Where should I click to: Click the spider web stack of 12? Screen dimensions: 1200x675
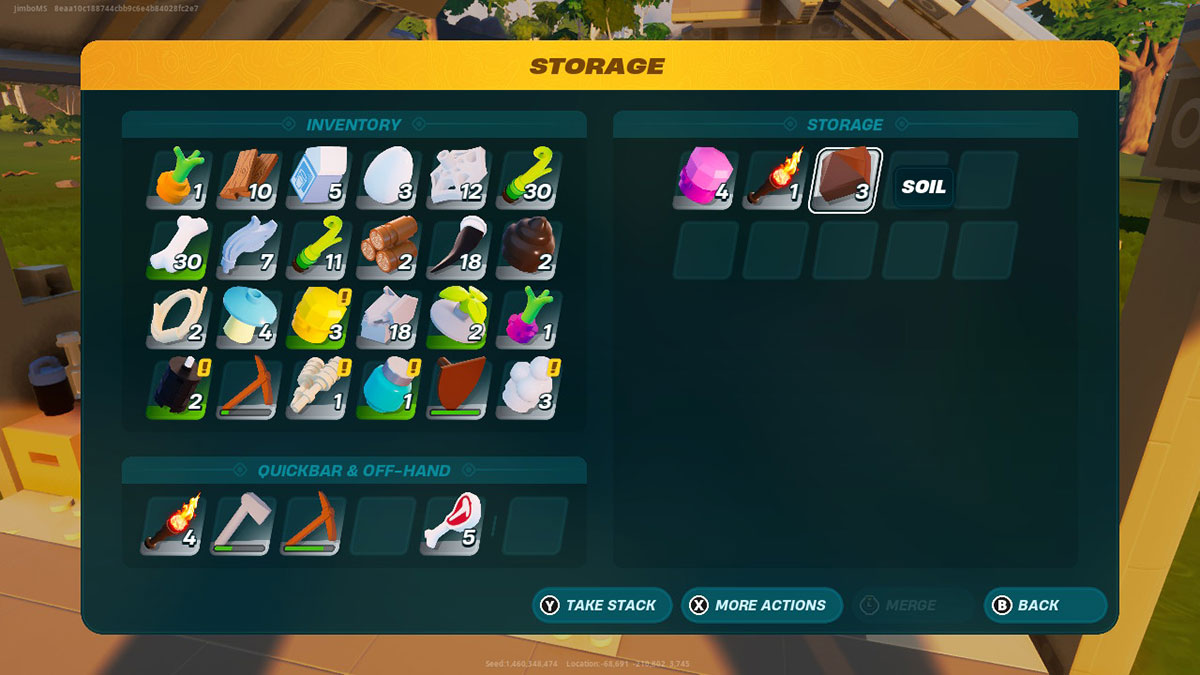pos(457,179)
